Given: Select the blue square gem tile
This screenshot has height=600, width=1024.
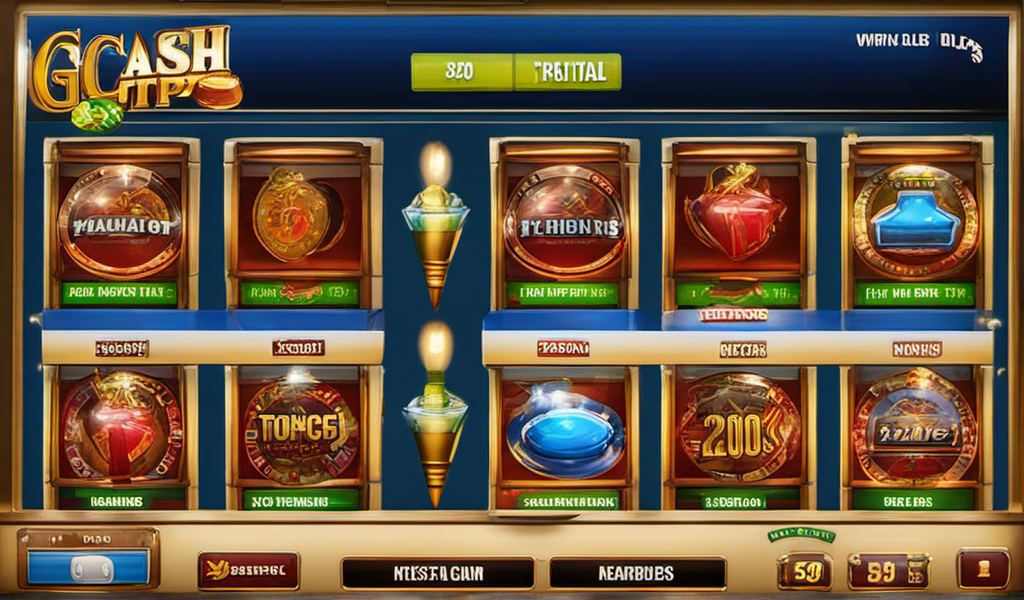Looking at the screenshot, I should click(x=914, y=220).
